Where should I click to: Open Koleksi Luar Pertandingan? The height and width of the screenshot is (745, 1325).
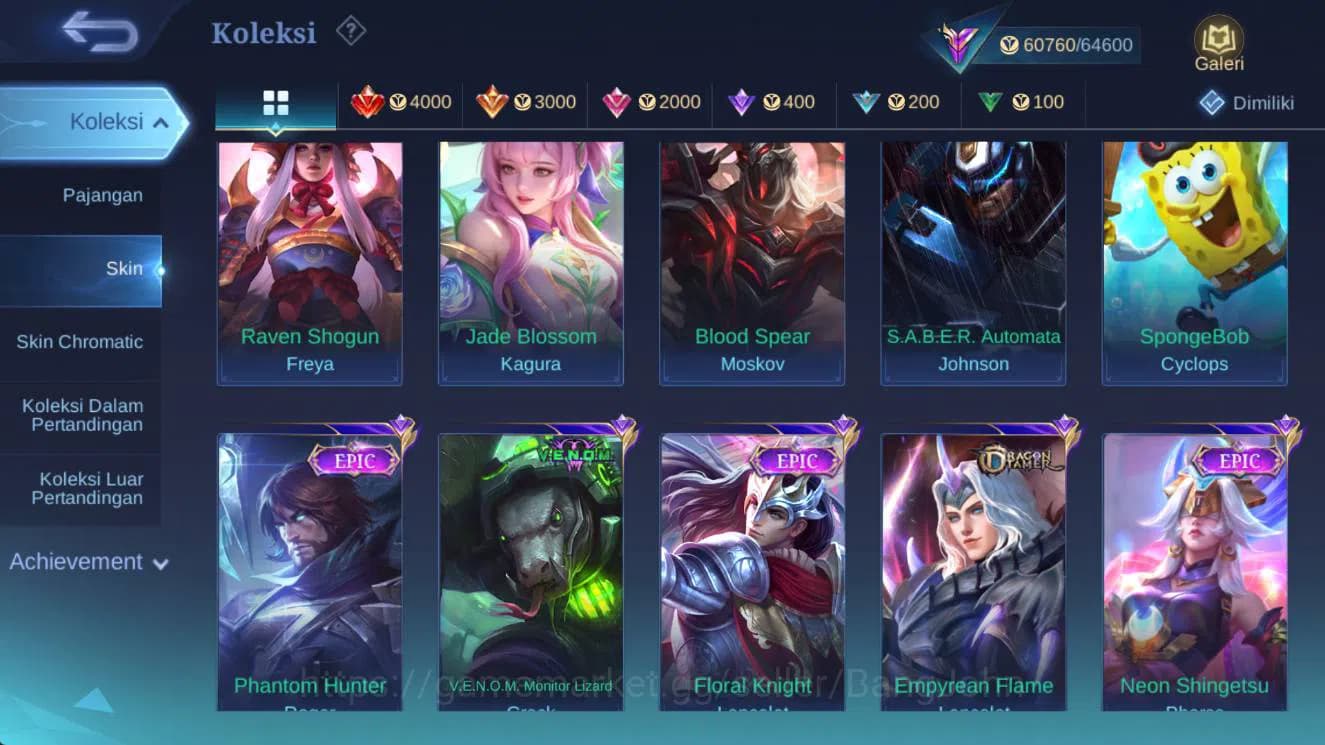click(x=80, y=488)
